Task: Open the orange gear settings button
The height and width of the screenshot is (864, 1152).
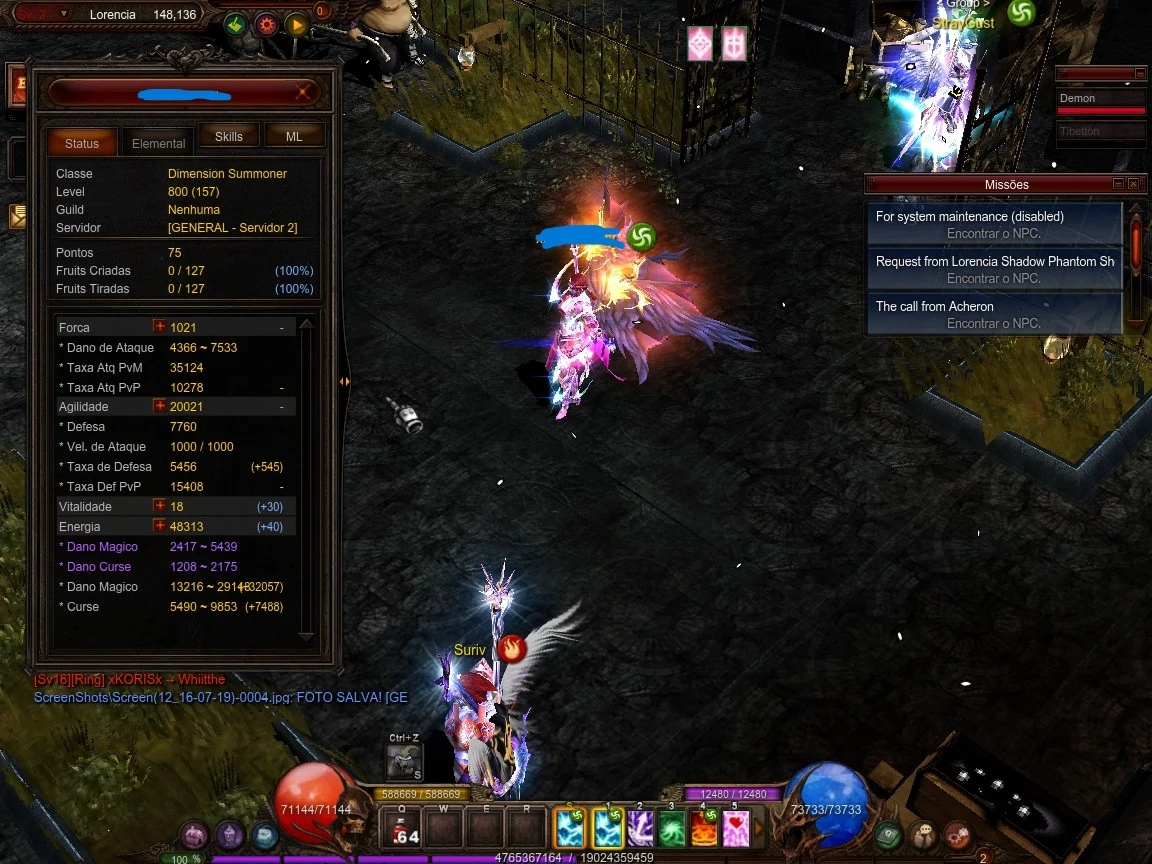Action: 266,25
